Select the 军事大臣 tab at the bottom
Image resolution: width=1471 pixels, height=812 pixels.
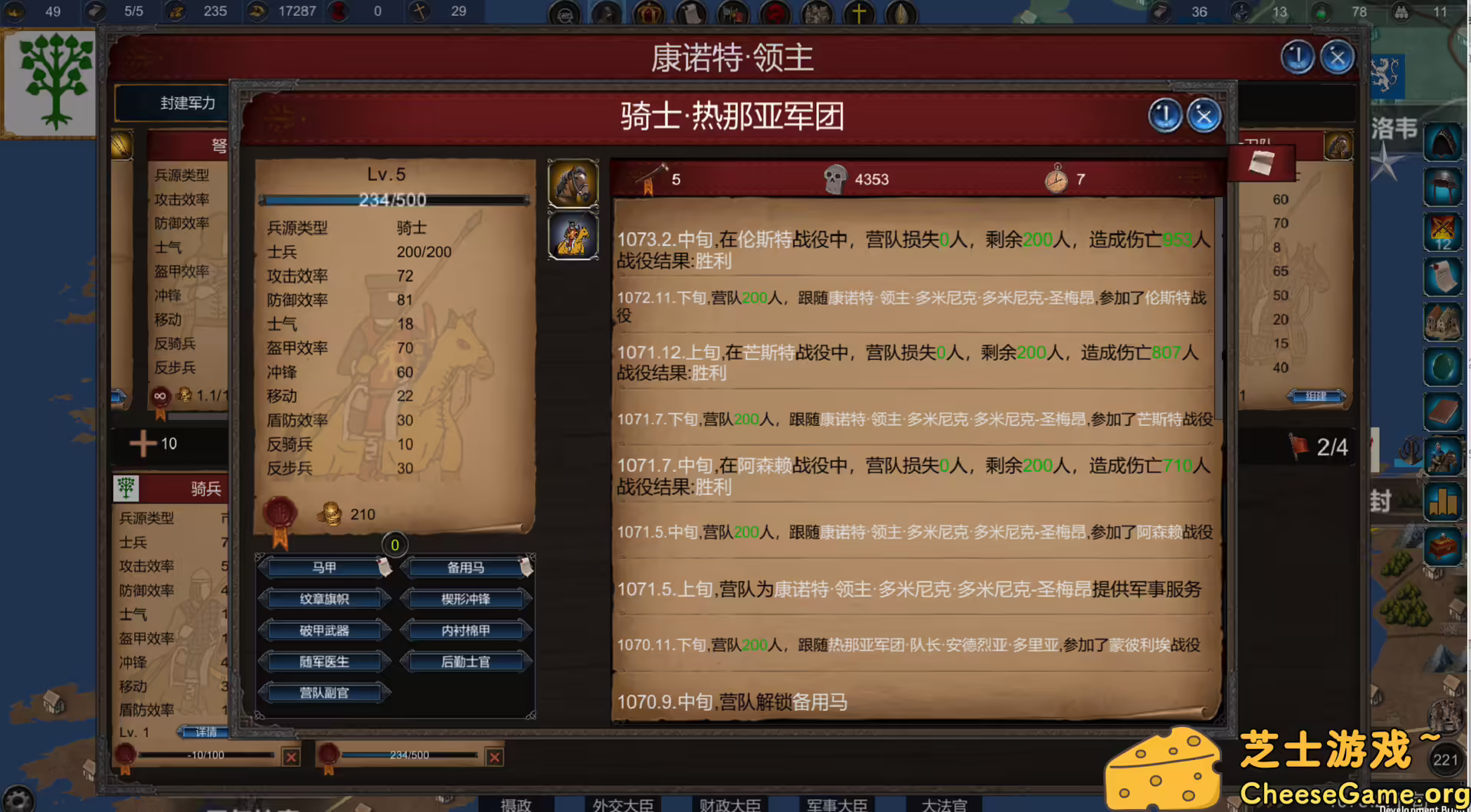point(836,805)
